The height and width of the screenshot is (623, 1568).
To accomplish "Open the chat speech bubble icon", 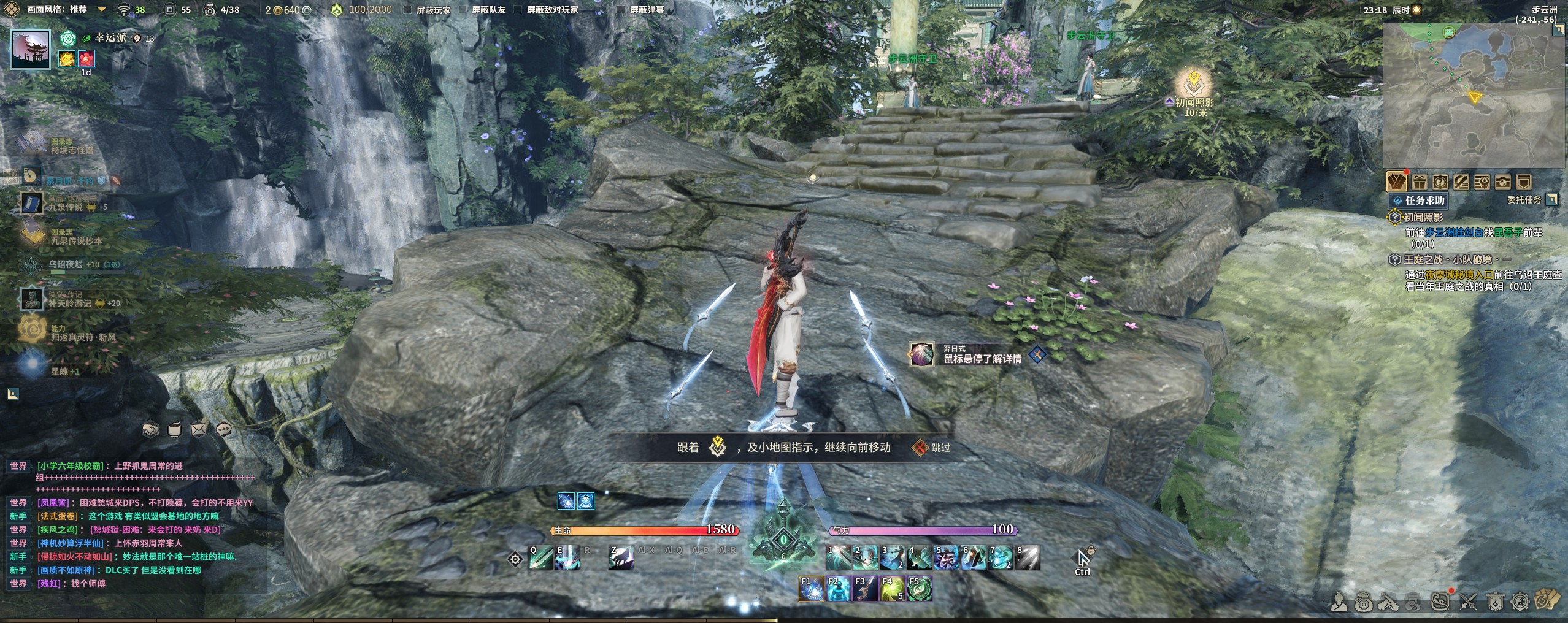I will coord(223,429).
